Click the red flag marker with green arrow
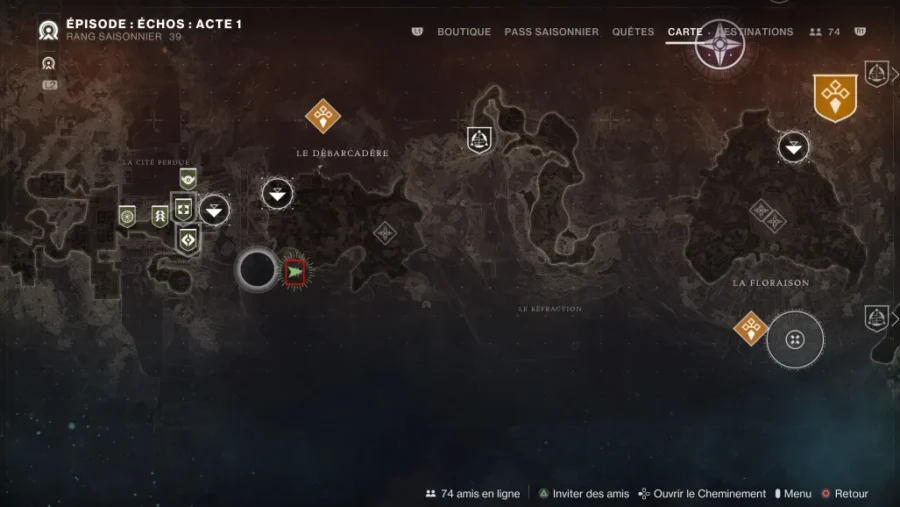The image size is (900, 507). [x=295, y=270]
